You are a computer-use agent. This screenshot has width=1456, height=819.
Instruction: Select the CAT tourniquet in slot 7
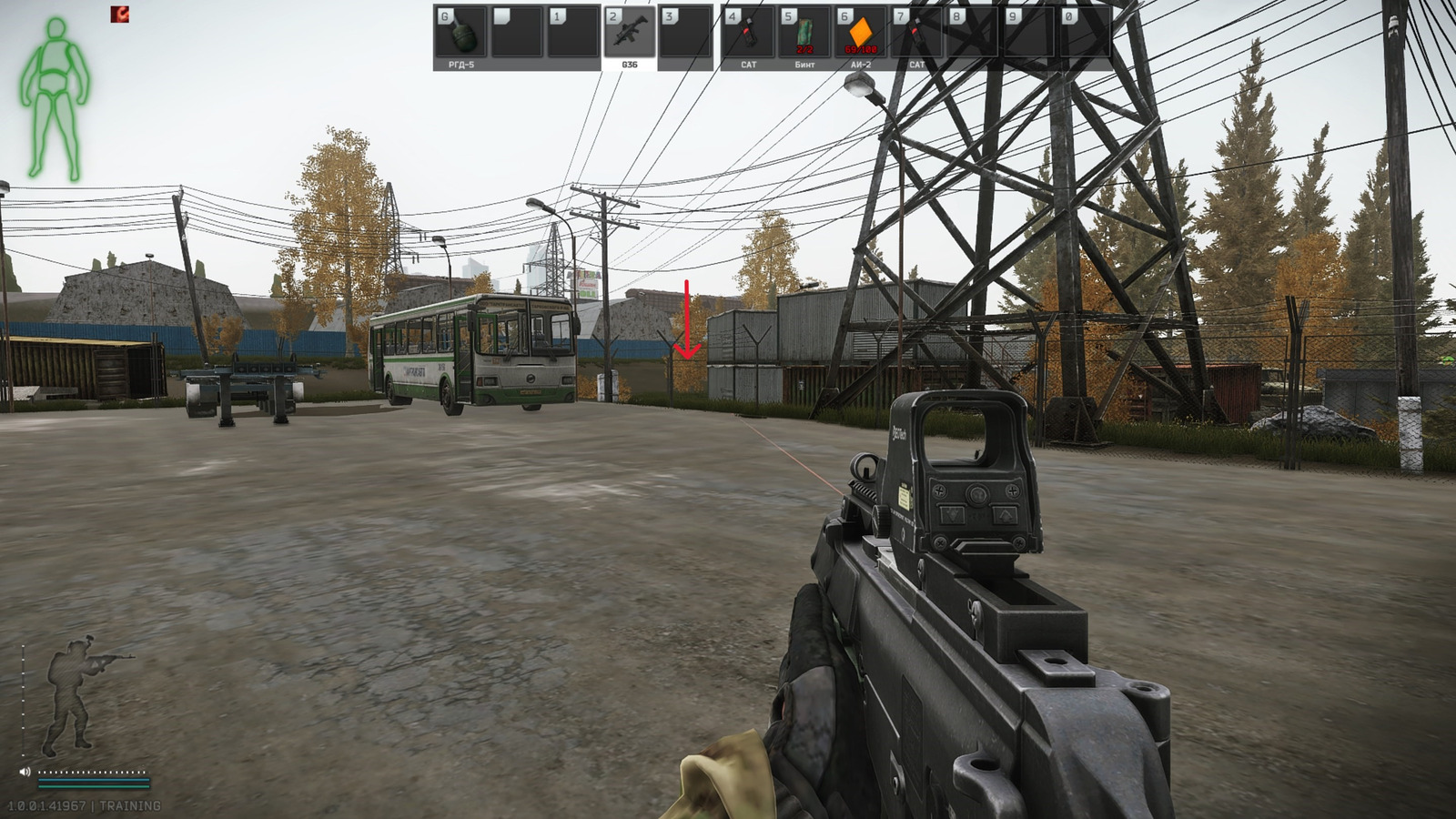(x=919, y=30)
